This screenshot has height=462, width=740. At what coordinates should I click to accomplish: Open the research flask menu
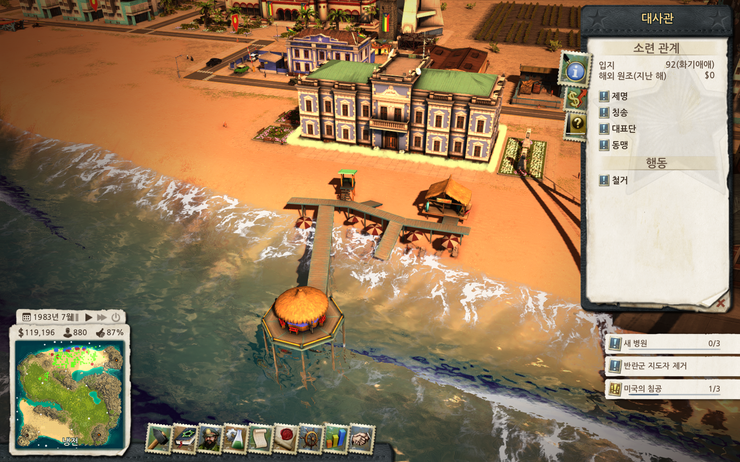pyautogui.click(x=234, y=438)
